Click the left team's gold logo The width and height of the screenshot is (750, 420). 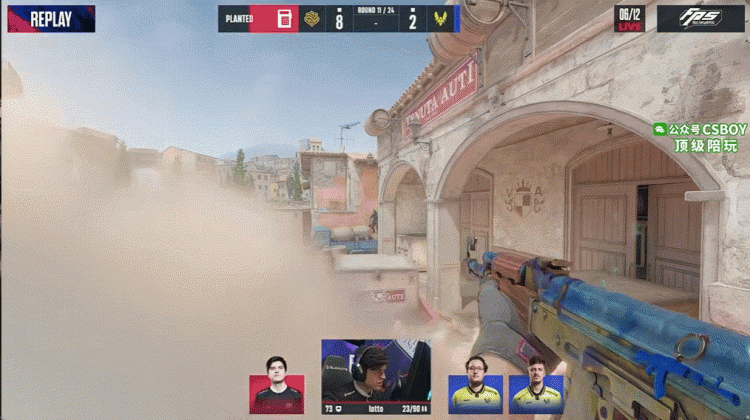click(x=313, y=19)
